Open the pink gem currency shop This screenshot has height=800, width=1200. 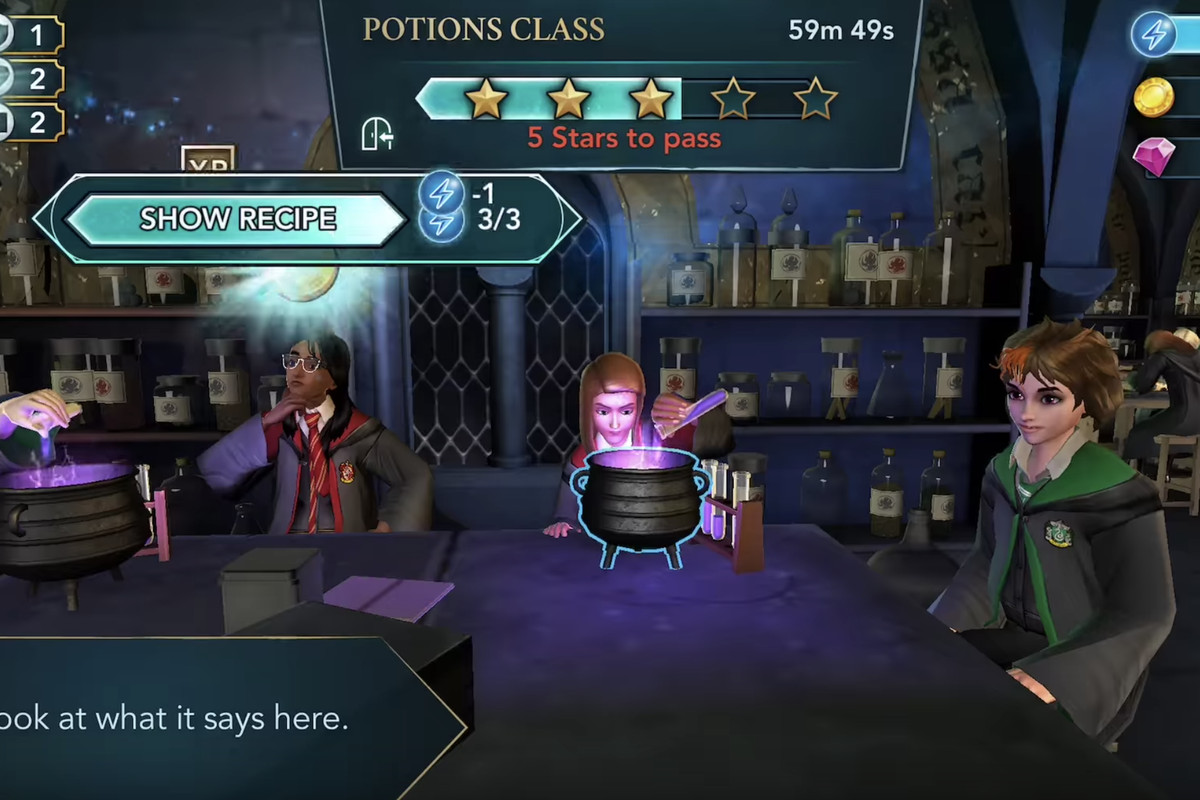1154,157
